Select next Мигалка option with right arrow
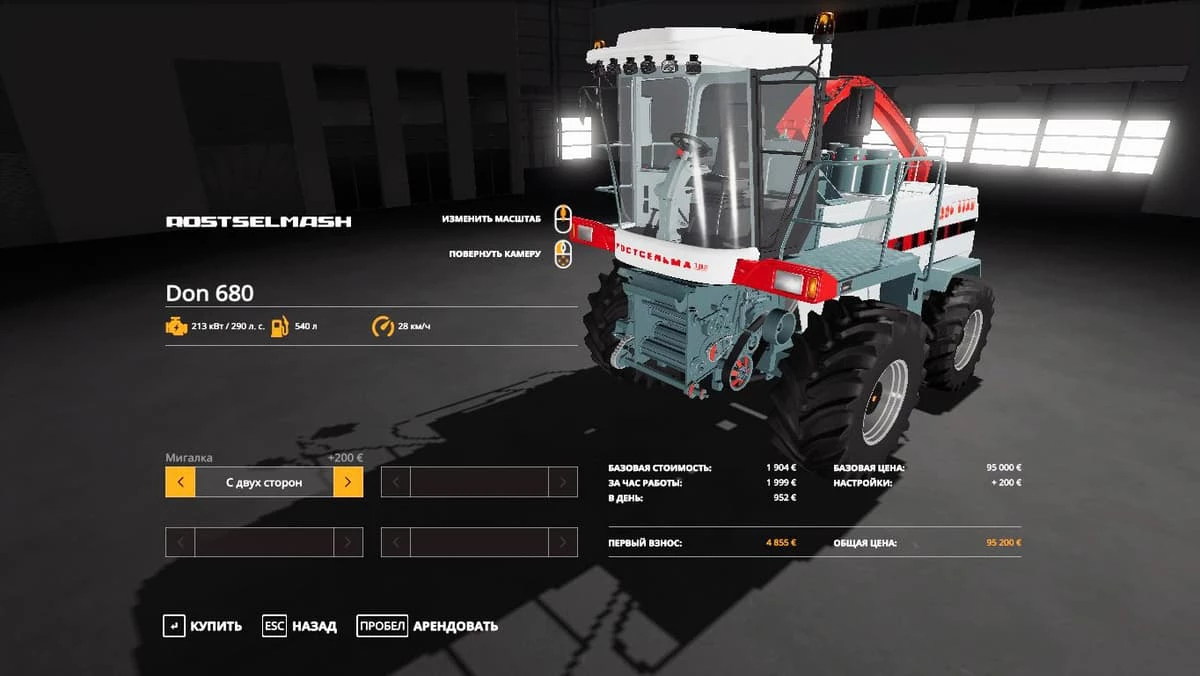This screenshot has height=676, width=1200. (348, 482)
